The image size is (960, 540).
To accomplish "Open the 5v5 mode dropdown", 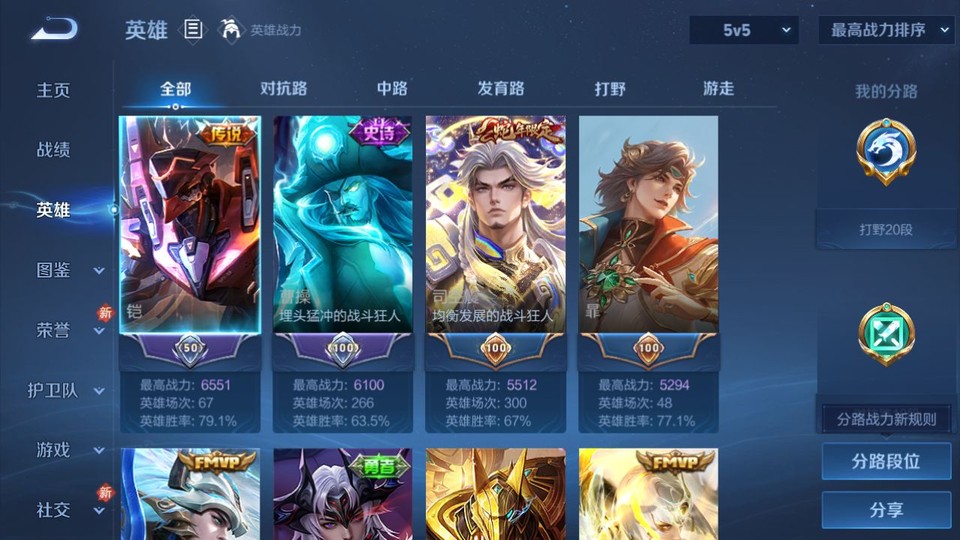I will (x=743, y=30).
